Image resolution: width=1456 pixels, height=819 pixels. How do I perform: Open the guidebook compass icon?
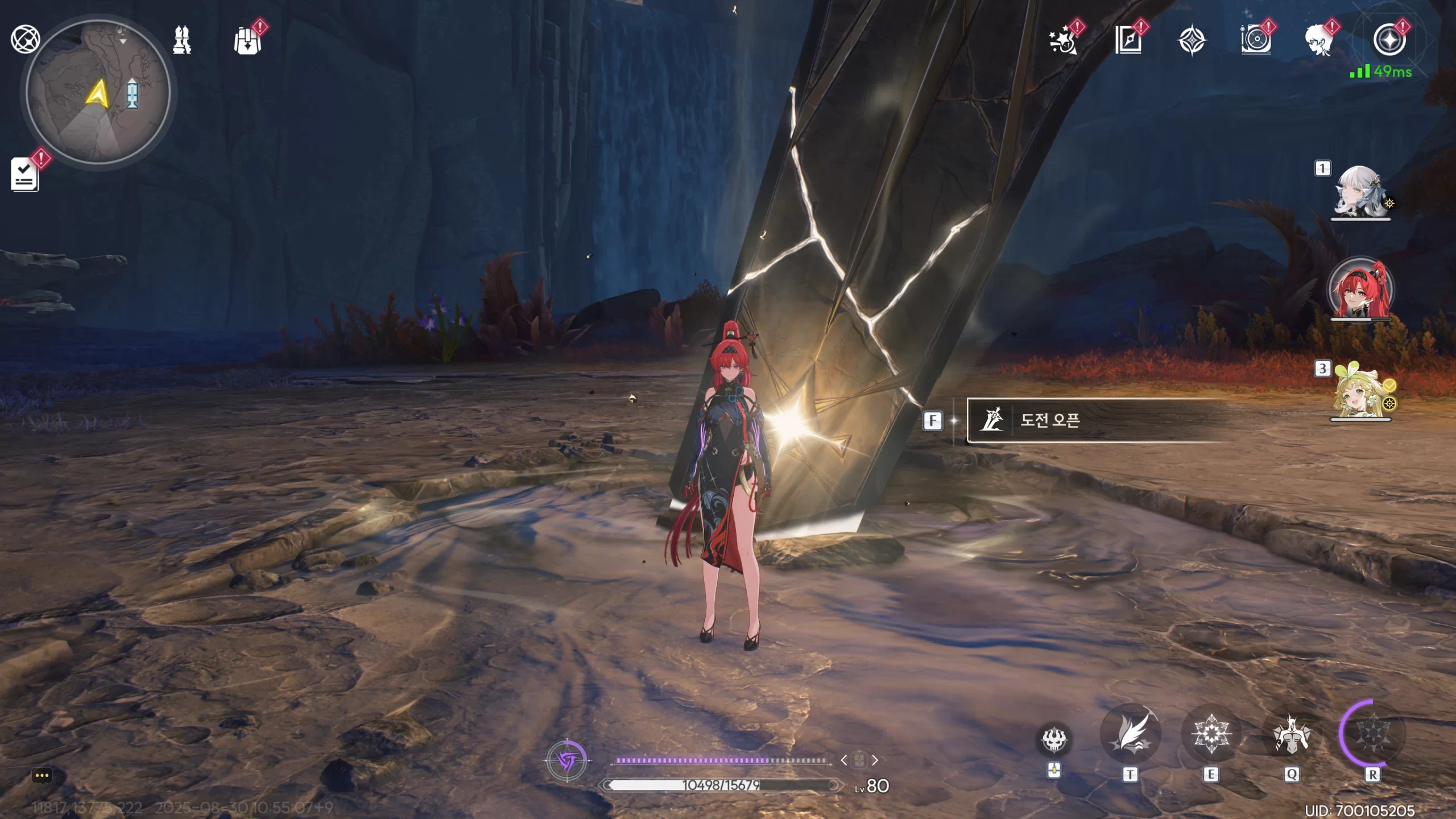click(1128, 41)
